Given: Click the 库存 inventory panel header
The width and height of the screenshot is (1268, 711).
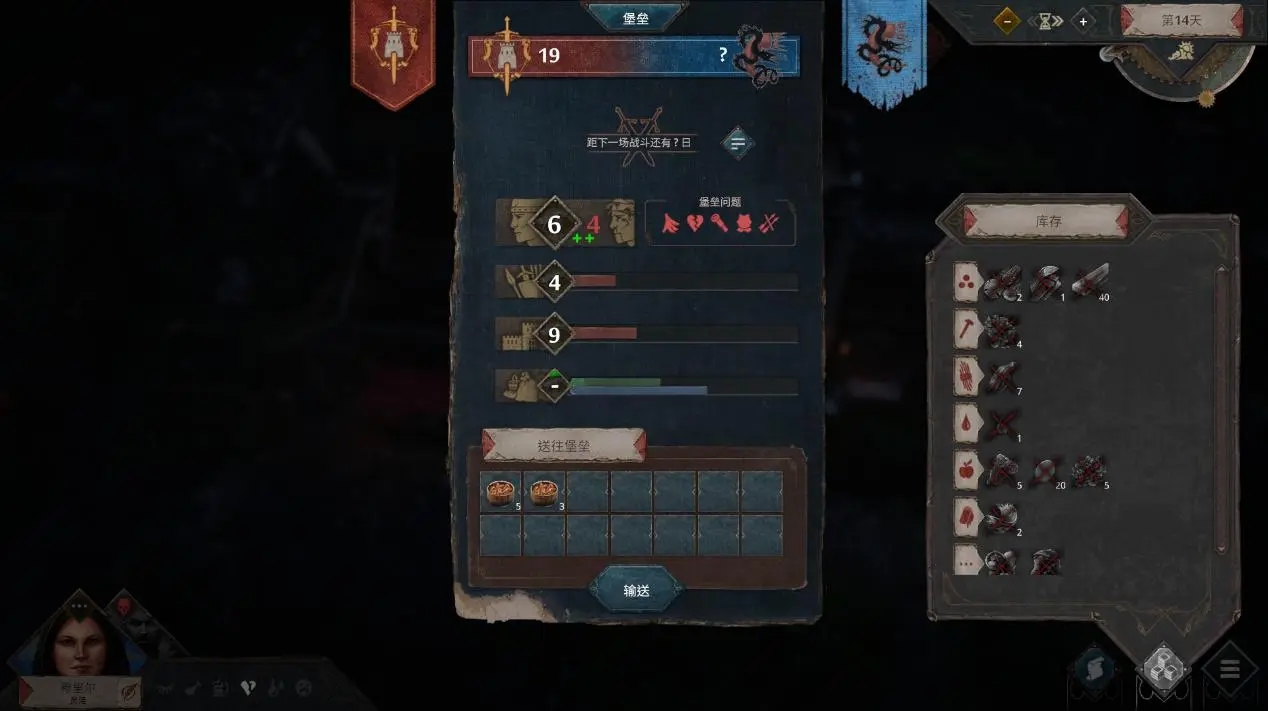Looking at the screenshot, I should [x=1046, y=221].
